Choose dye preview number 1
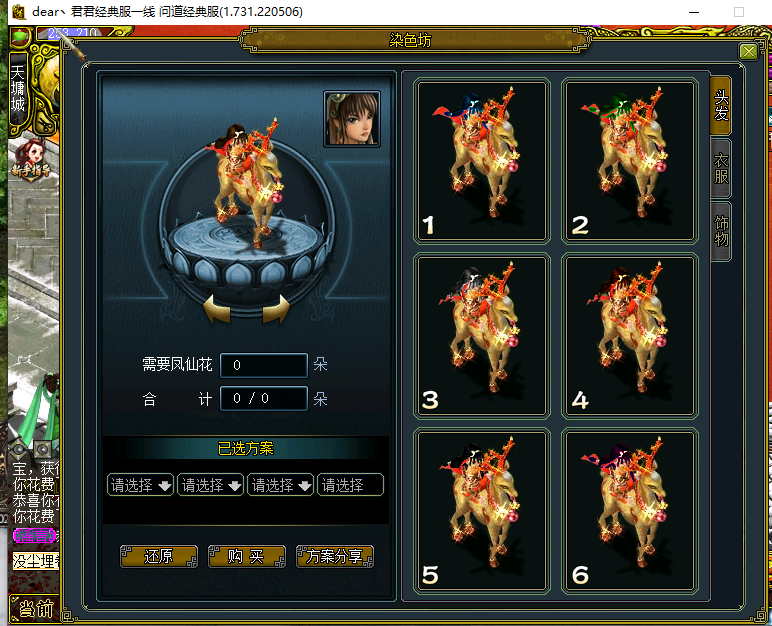Image resolution: width=772 pixels, height=626 pixels. point(481,161)
